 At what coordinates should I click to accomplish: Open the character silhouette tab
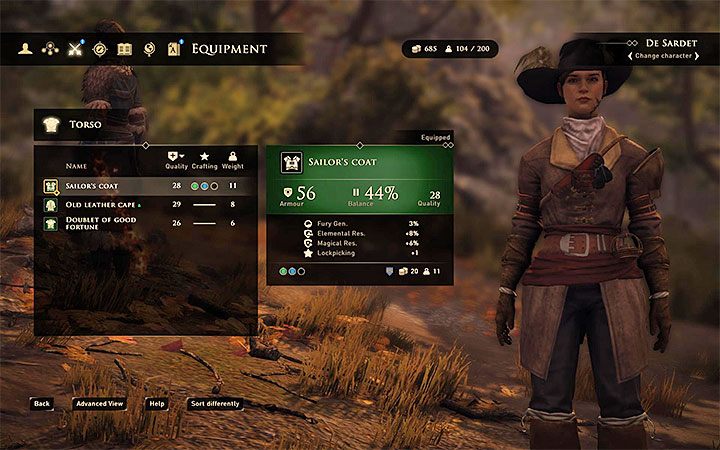pyautogui.click(x=24, y=48)
